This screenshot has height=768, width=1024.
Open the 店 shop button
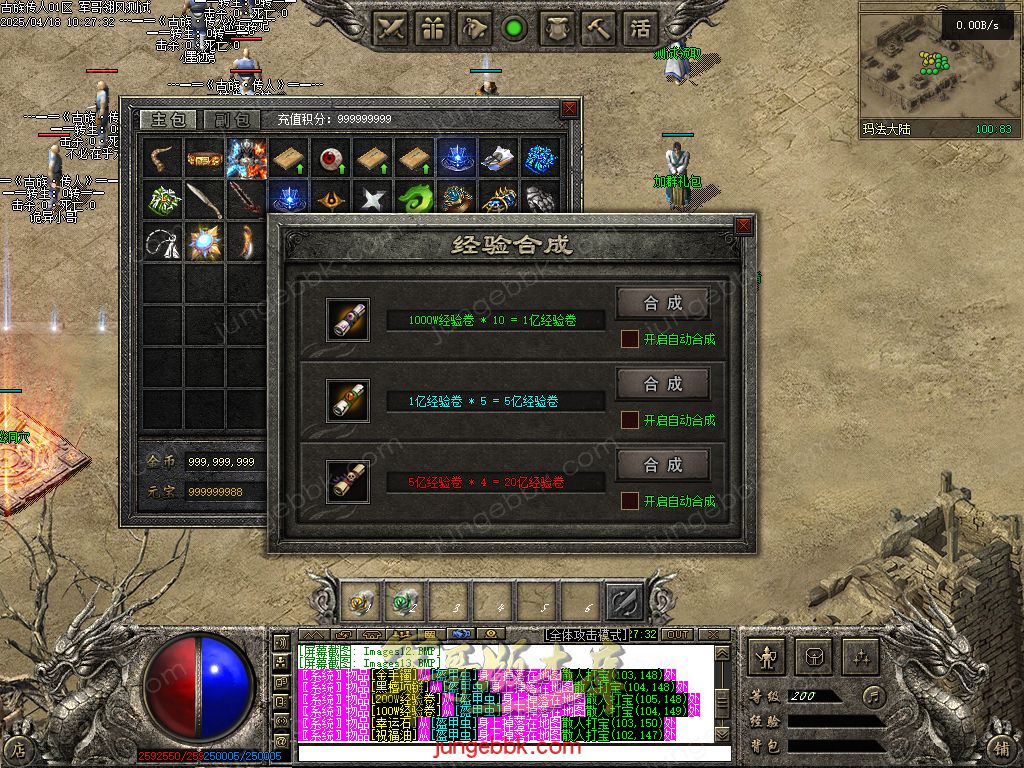[x=19, y=747]
